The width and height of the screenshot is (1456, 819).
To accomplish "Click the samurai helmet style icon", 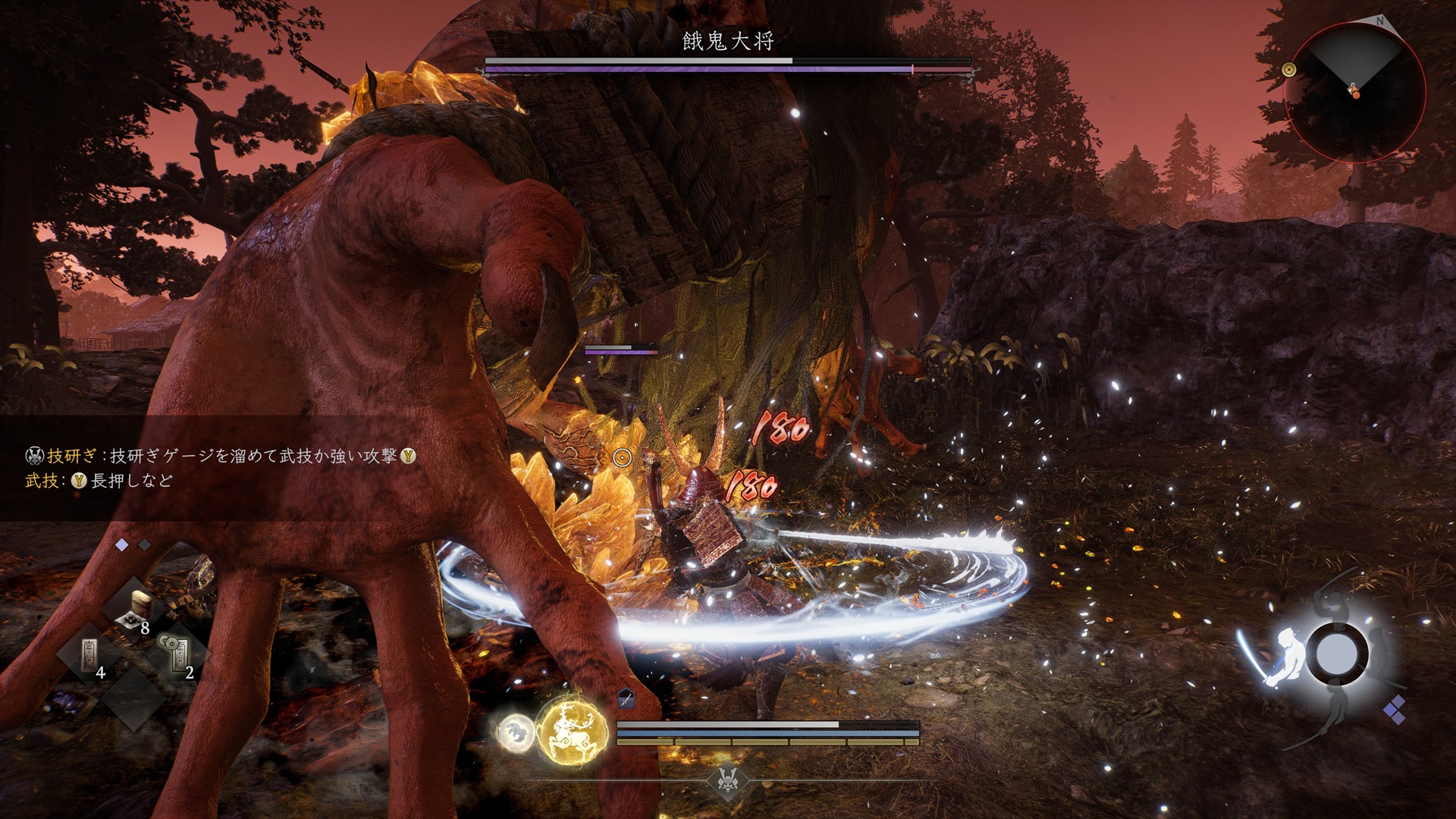I will [727, 779].
